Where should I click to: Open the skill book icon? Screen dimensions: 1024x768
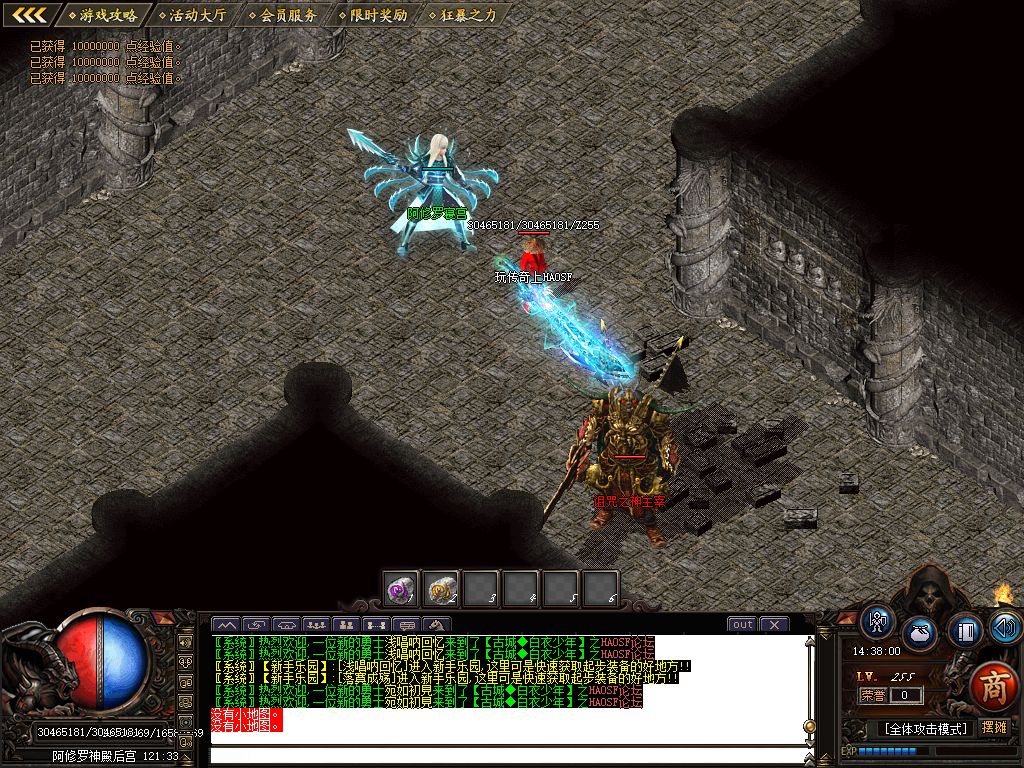pyautogui.click(x=965, y=630)
